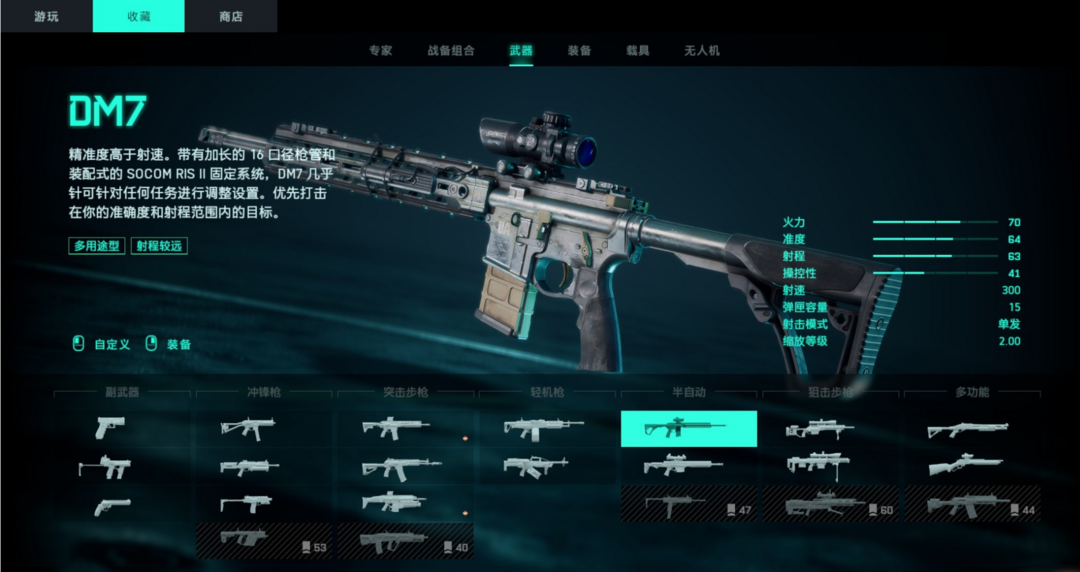1080x572 pixels.
Task: Open the 无人机 drone tab
Action: pos(701,50)
